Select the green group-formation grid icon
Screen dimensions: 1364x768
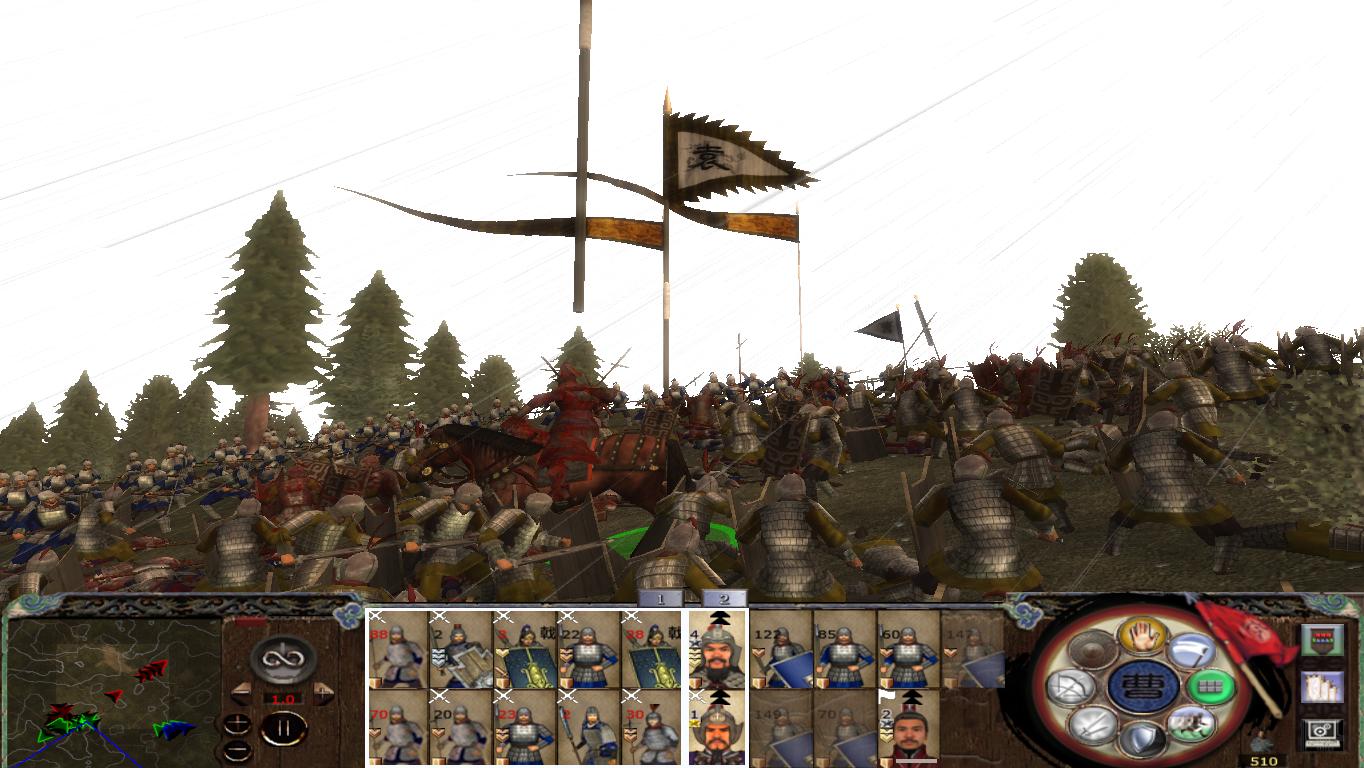(x=1209, y=686)
